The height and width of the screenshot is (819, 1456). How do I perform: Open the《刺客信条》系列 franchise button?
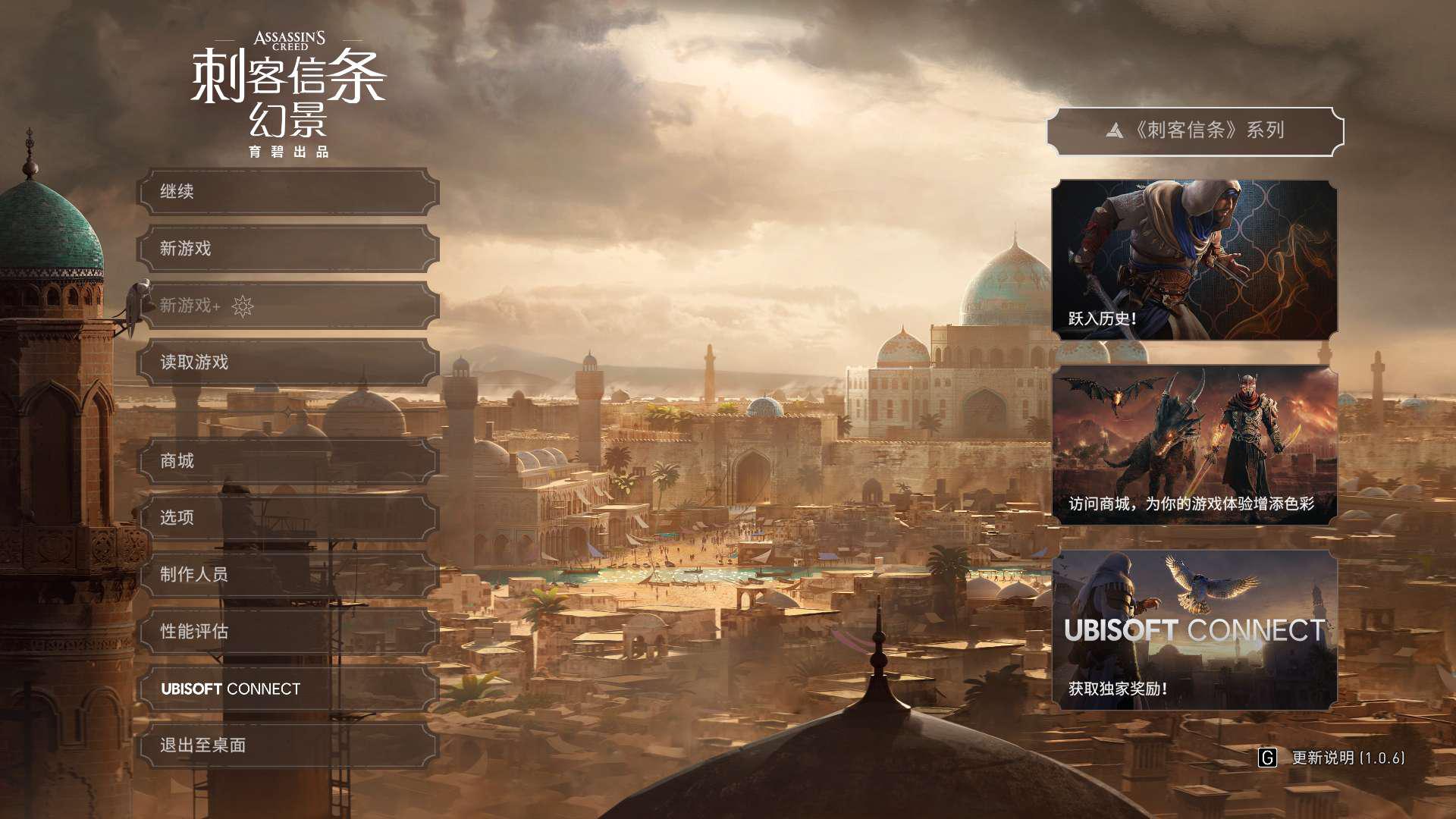(1195, 131)
